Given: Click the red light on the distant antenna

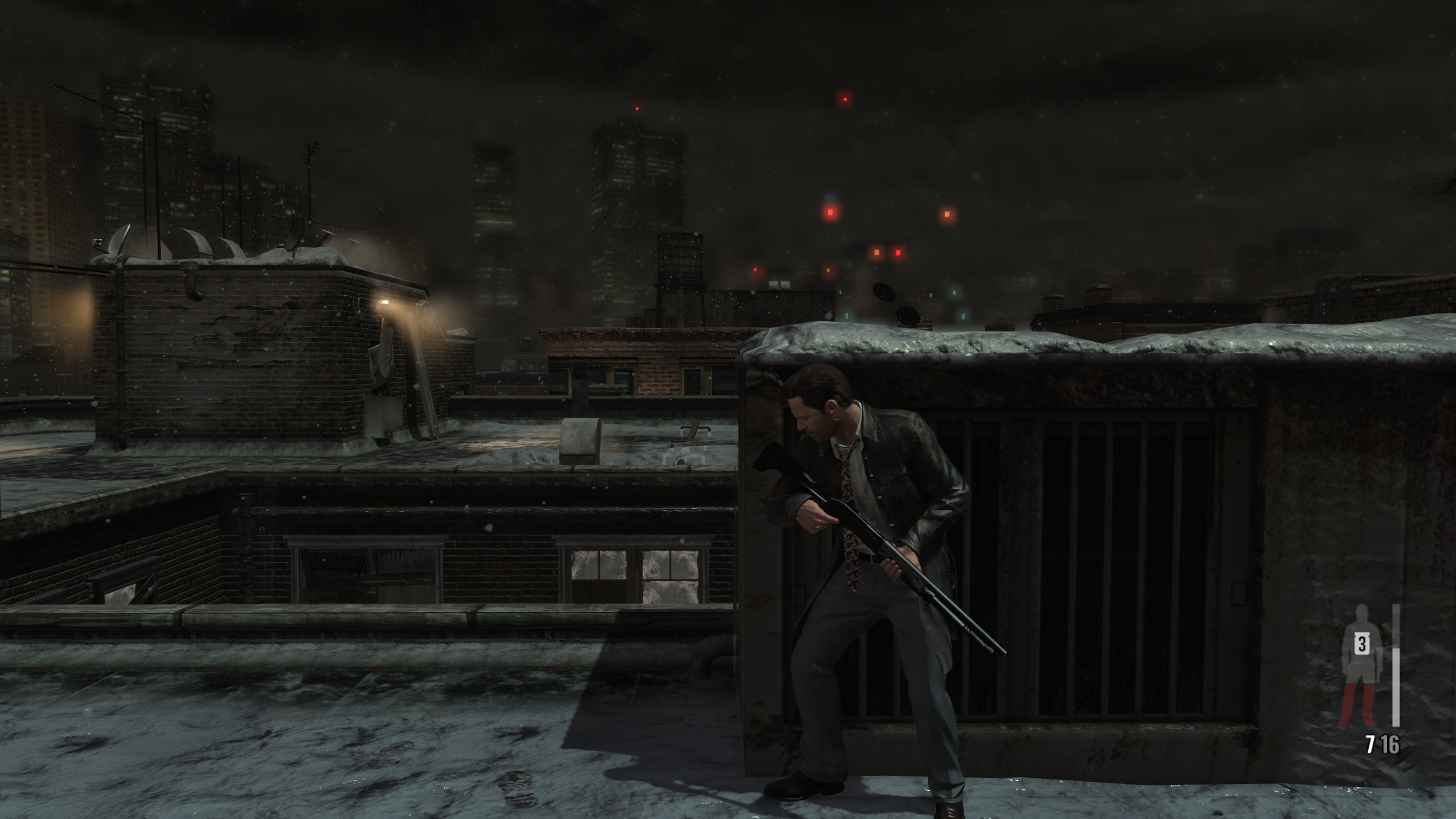Looking at the screenshot, I should point(635,110).
